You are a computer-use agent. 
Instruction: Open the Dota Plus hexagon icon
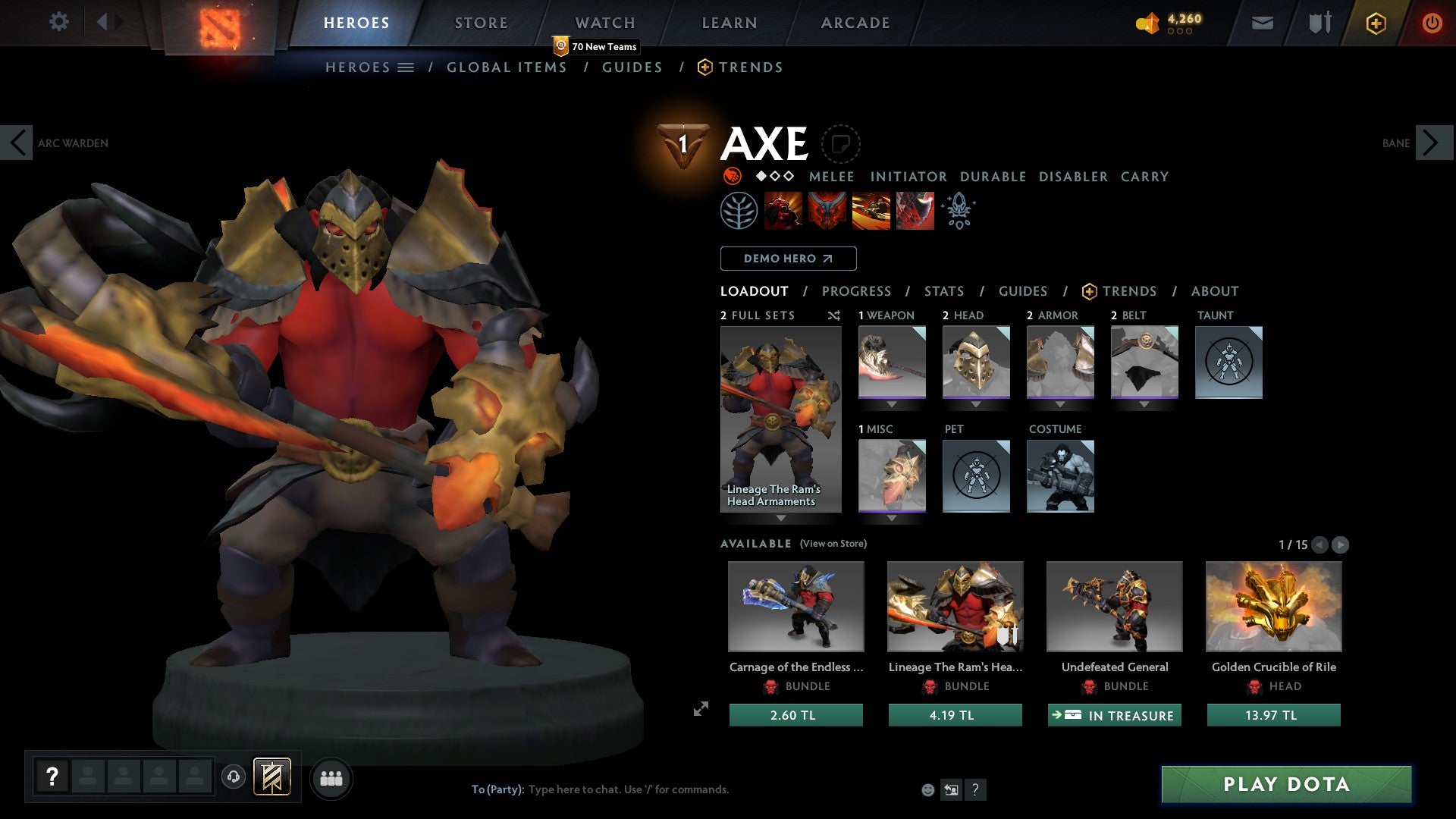1375,24
